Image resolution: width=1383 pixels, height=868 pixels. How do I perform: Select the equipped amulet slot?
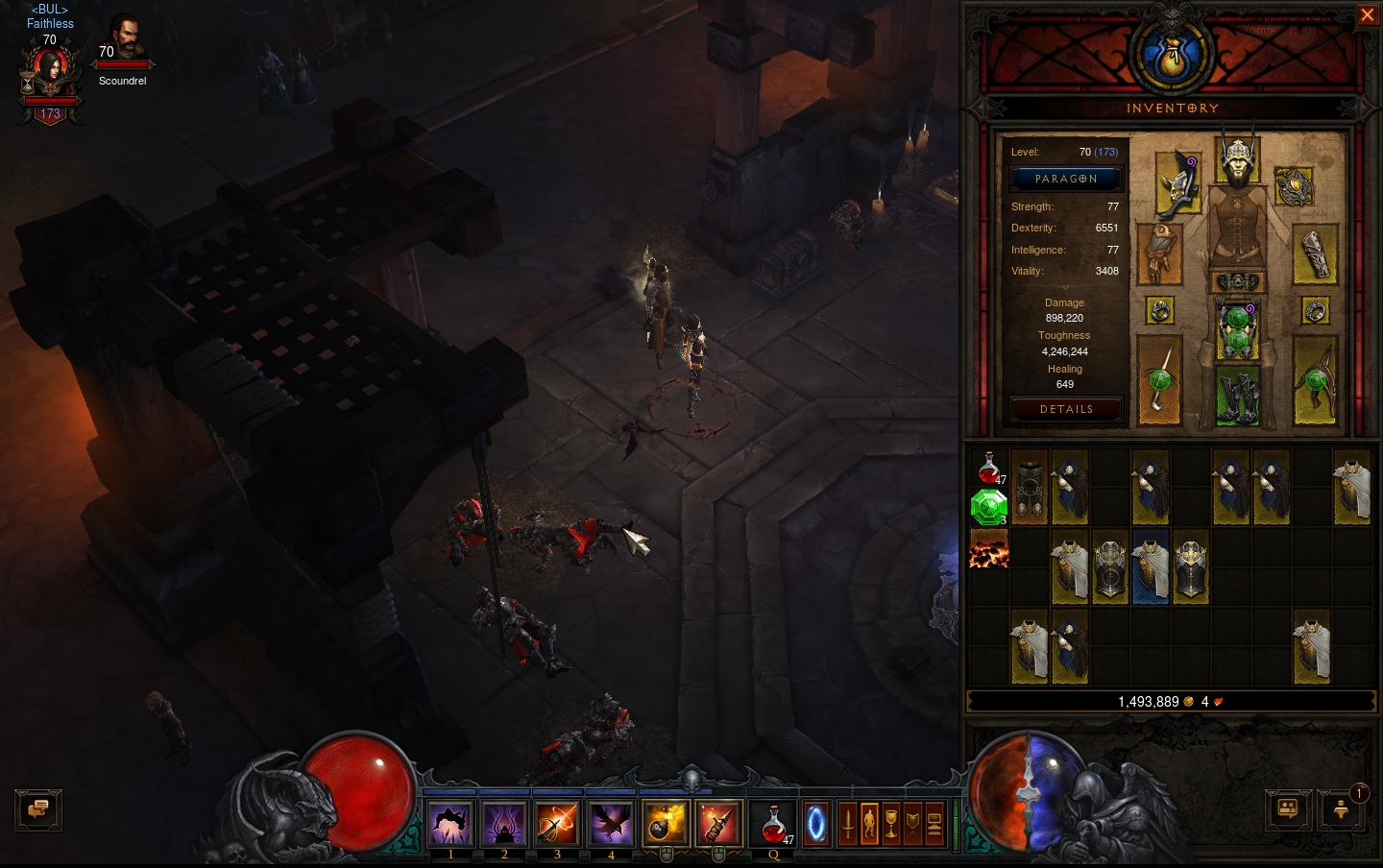pyautogui.click(x=1293, y=186)
